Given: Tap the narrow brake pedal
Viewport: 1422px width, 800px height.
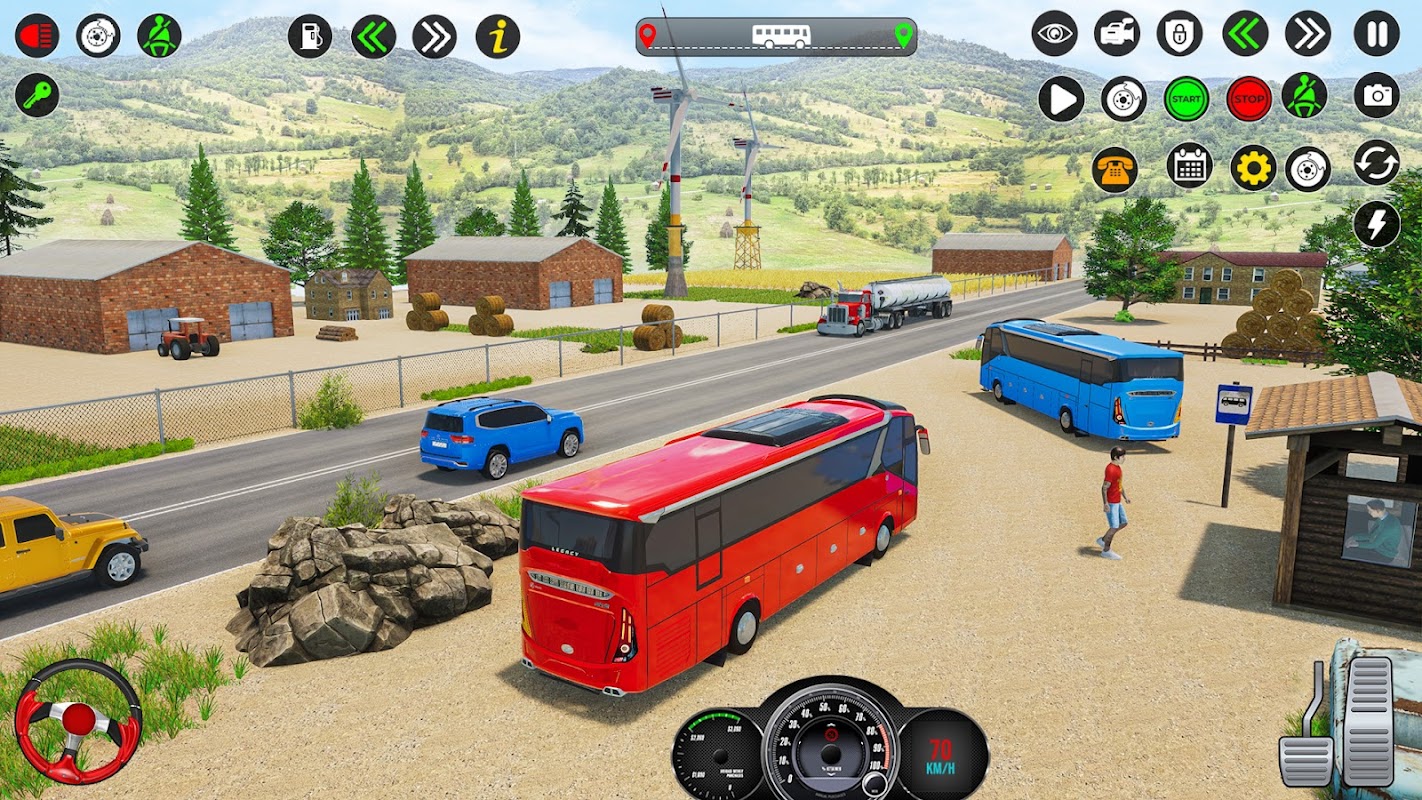Looking at the screenshot, I should [x=1307, y=745].
